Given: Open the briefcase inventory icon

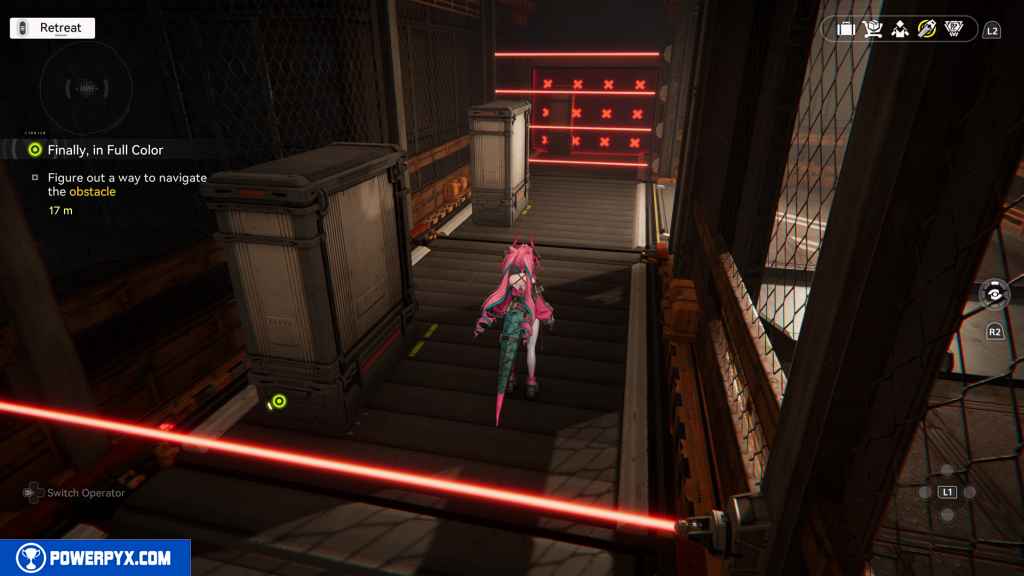Looking at the screenshot, I should [x=846, y=29].
